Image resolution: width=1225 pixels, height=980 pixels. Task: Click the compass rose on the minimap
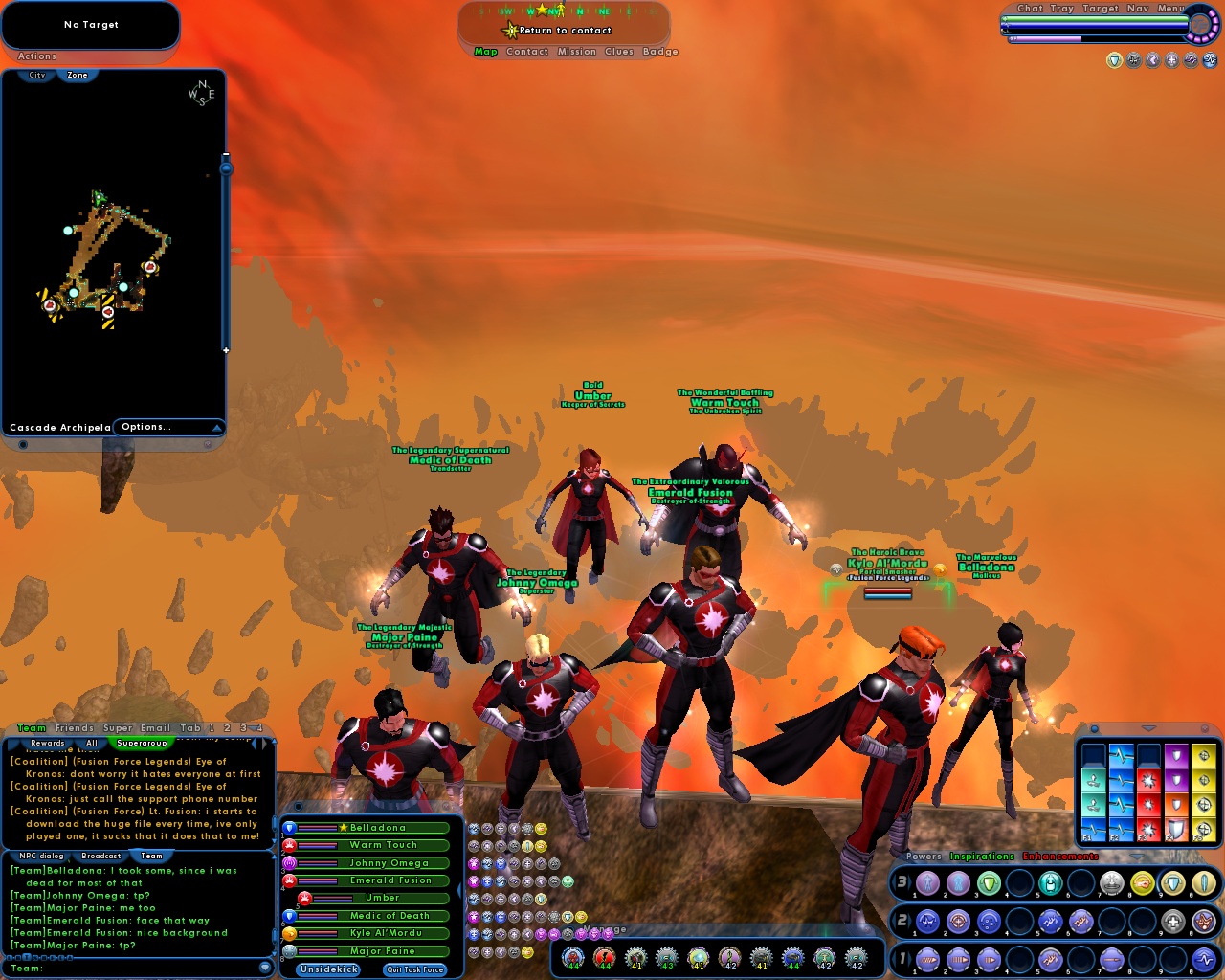tap(201, 93)
